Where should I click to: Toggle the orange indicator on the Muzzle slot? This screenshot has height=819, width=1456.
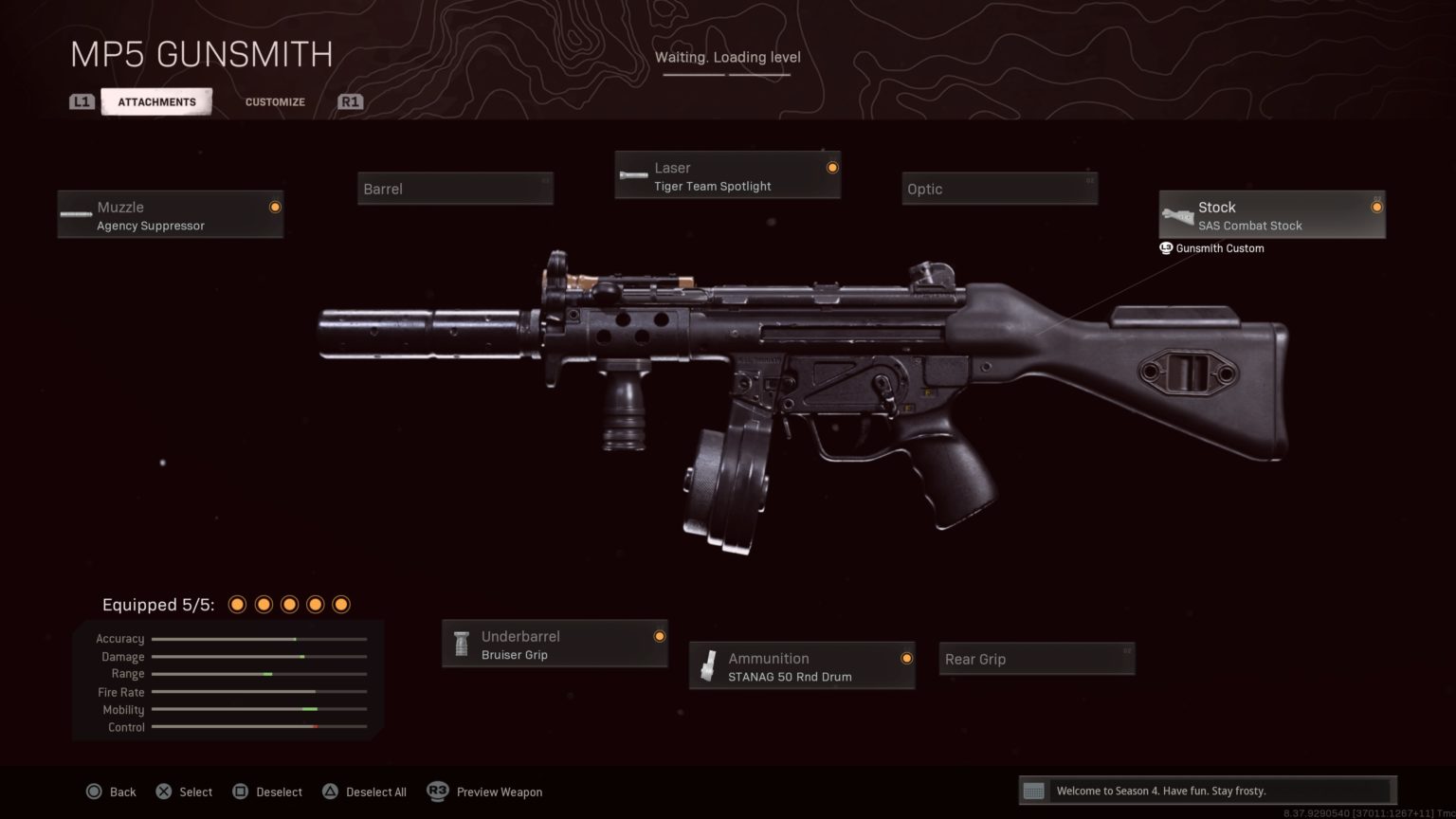(274, 207)
